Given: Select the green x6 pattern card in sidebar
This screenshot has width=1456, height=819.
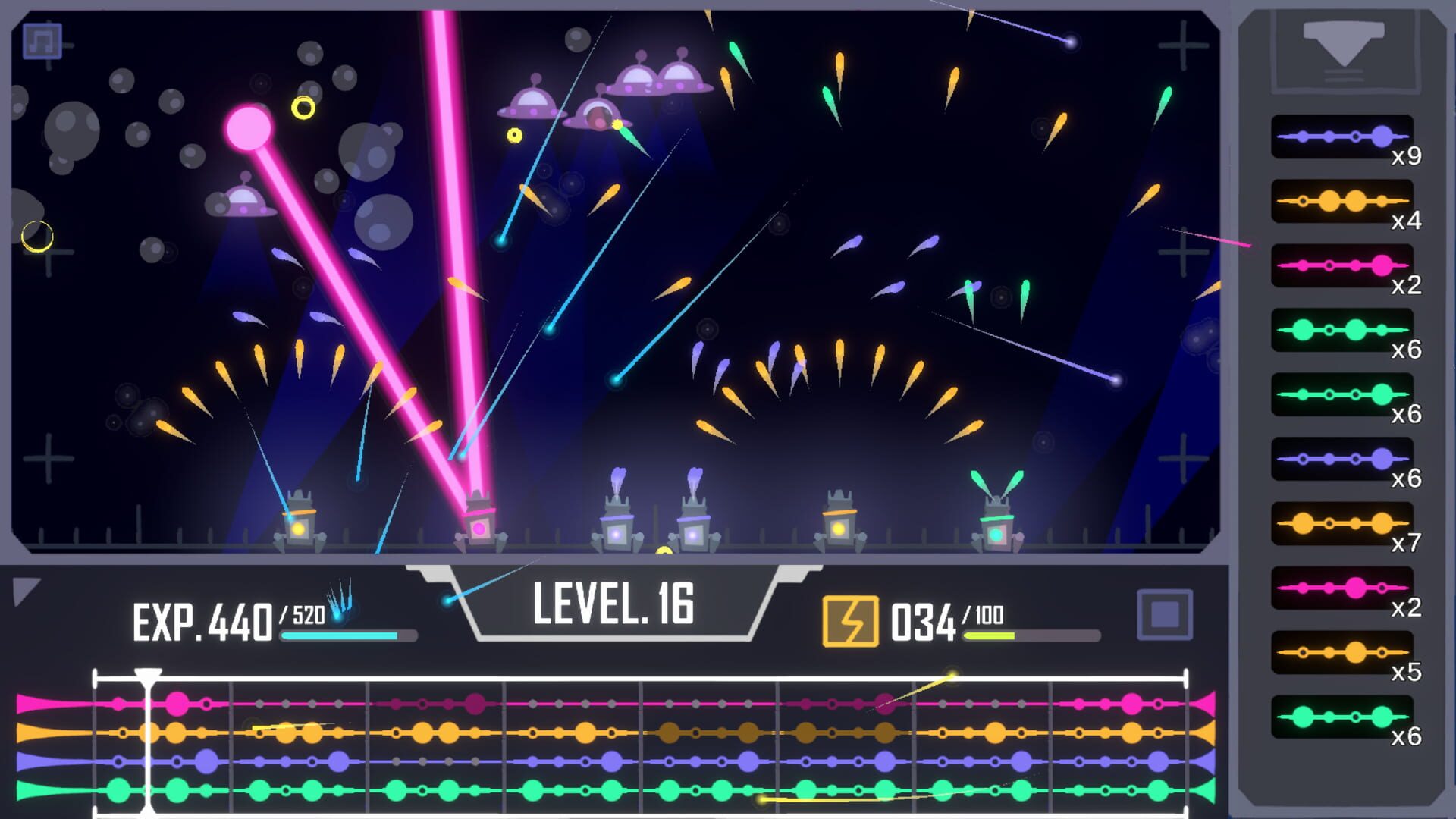Looking at the screenshot, I should (x=1343, y=331).
